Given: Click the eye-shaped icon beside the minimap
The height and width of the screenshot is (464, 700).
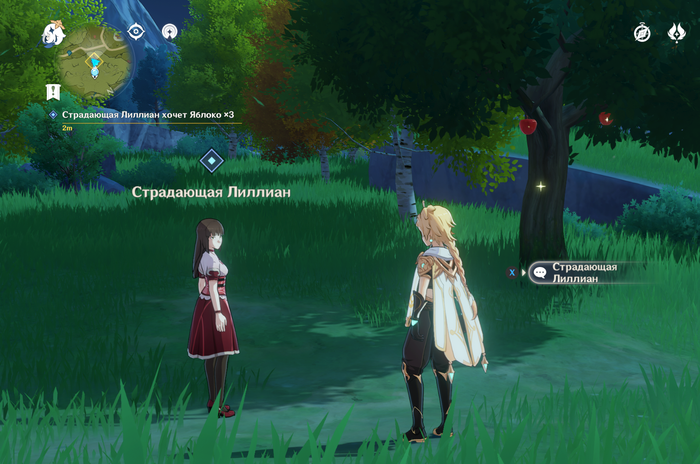Looking at the screenshot, I should (x=137, y=31).
